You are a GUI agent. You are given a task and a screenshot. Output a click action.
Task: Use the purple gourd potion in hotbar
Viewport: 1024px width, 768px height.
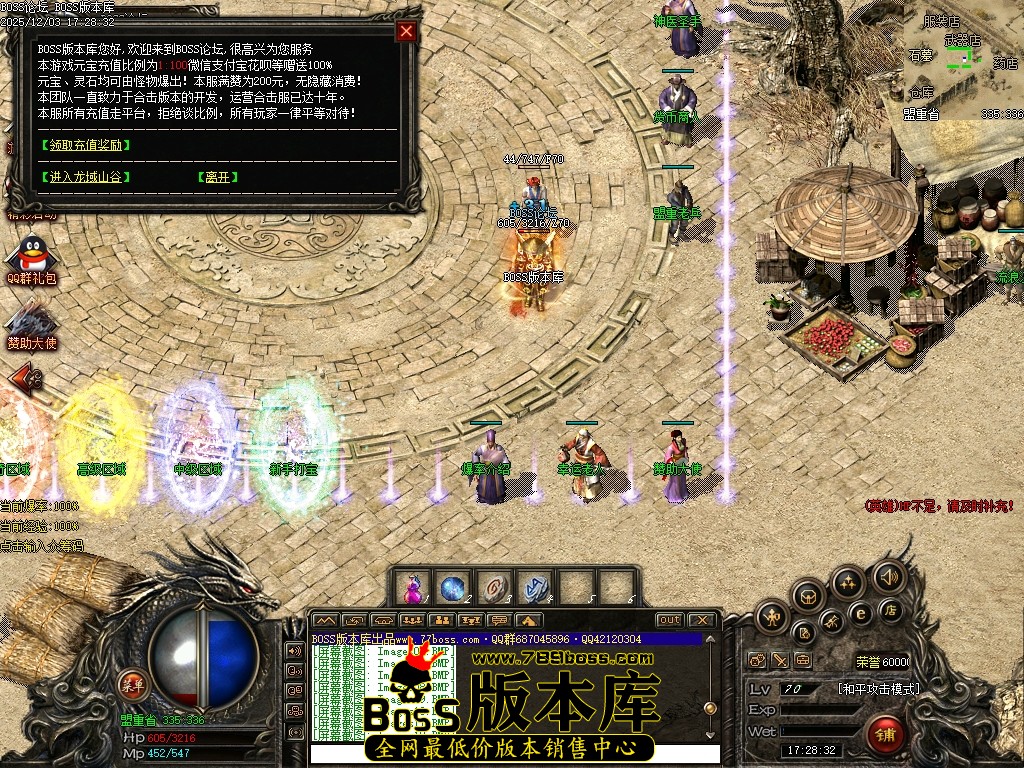tap(412, 587)
